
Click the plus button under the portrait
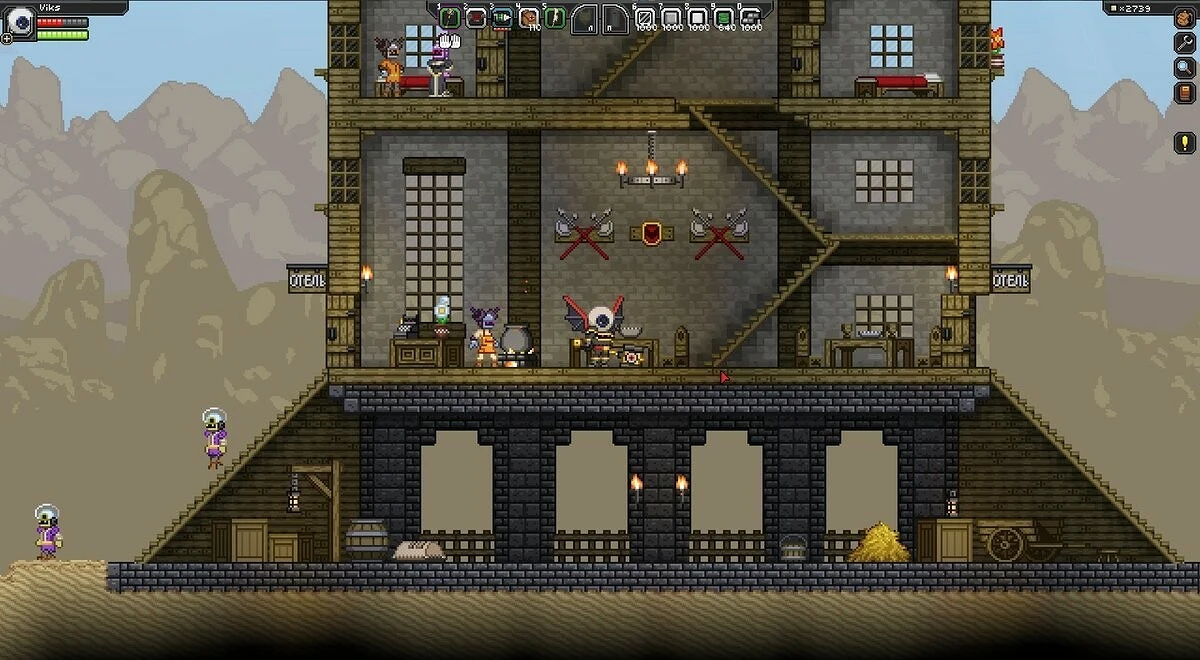pos(7,38)
